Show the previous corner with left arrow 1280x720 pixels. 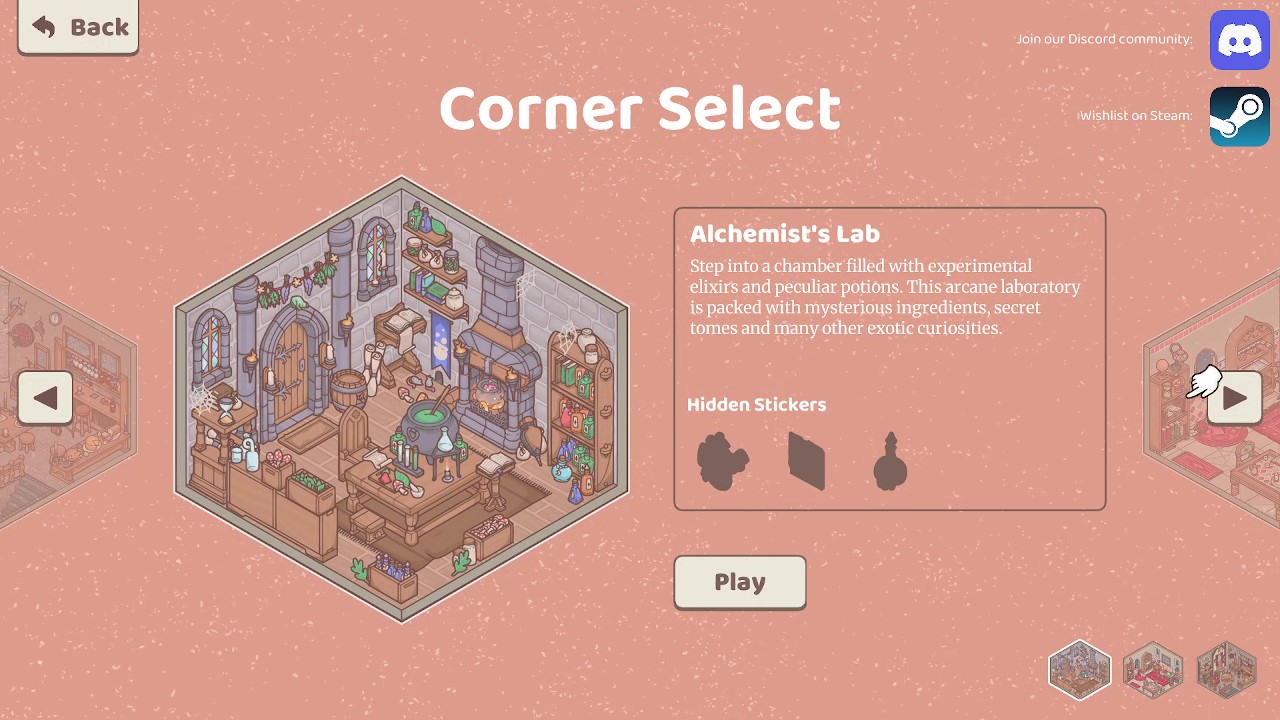coord(45,398)
